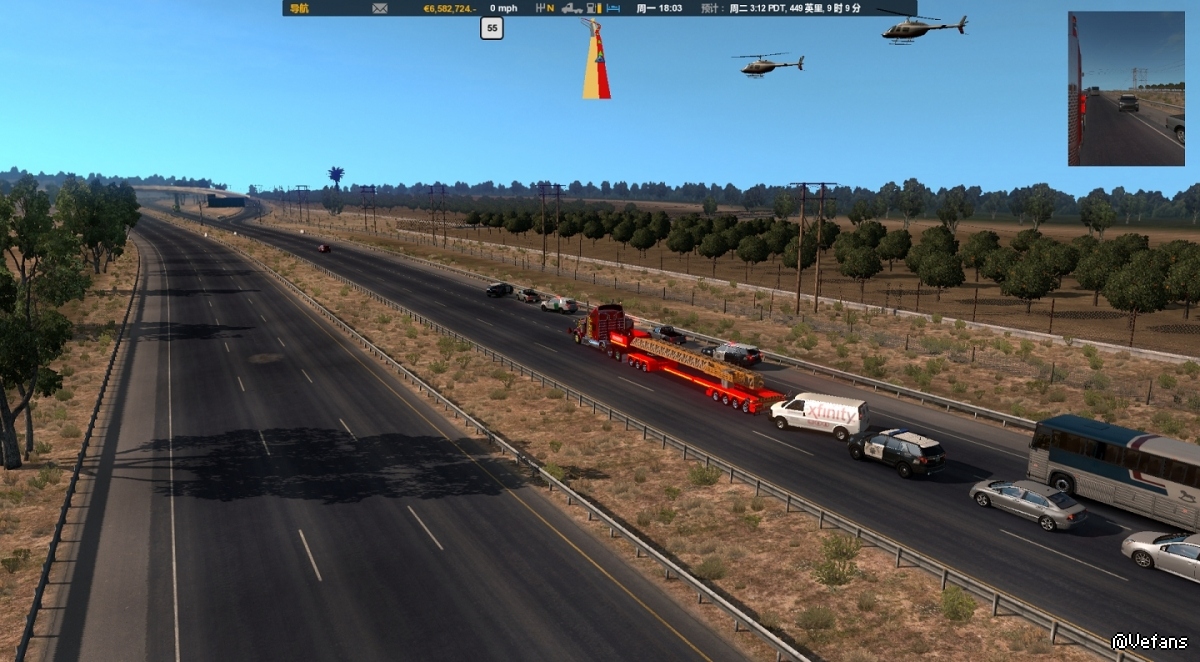Screen dimensions: 1200x662
Task: Click the rear-view mirror display
Action: 1126,89
